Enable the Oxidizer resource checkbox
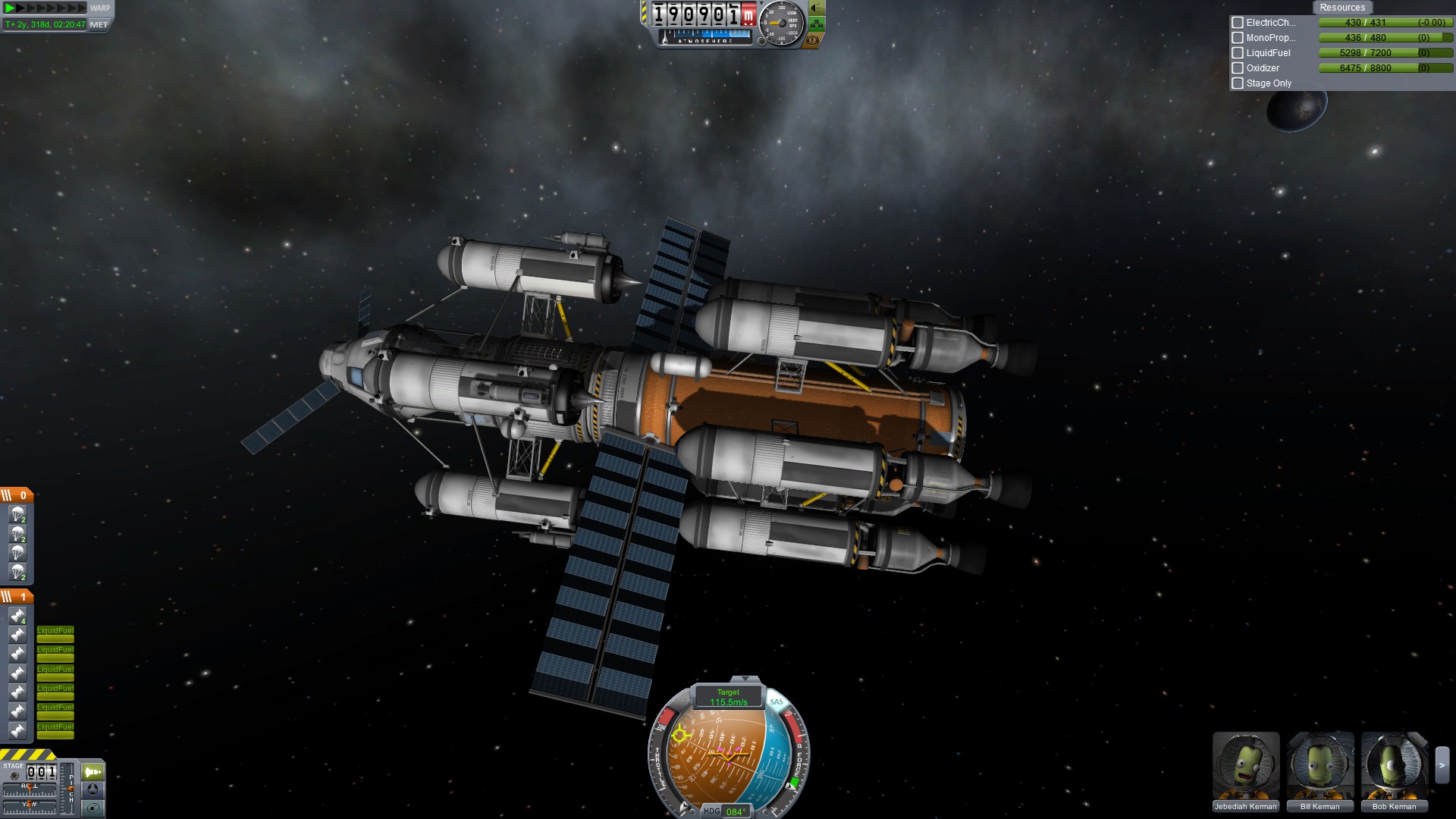1456x819 pixels. click(x=1238, y=68)
